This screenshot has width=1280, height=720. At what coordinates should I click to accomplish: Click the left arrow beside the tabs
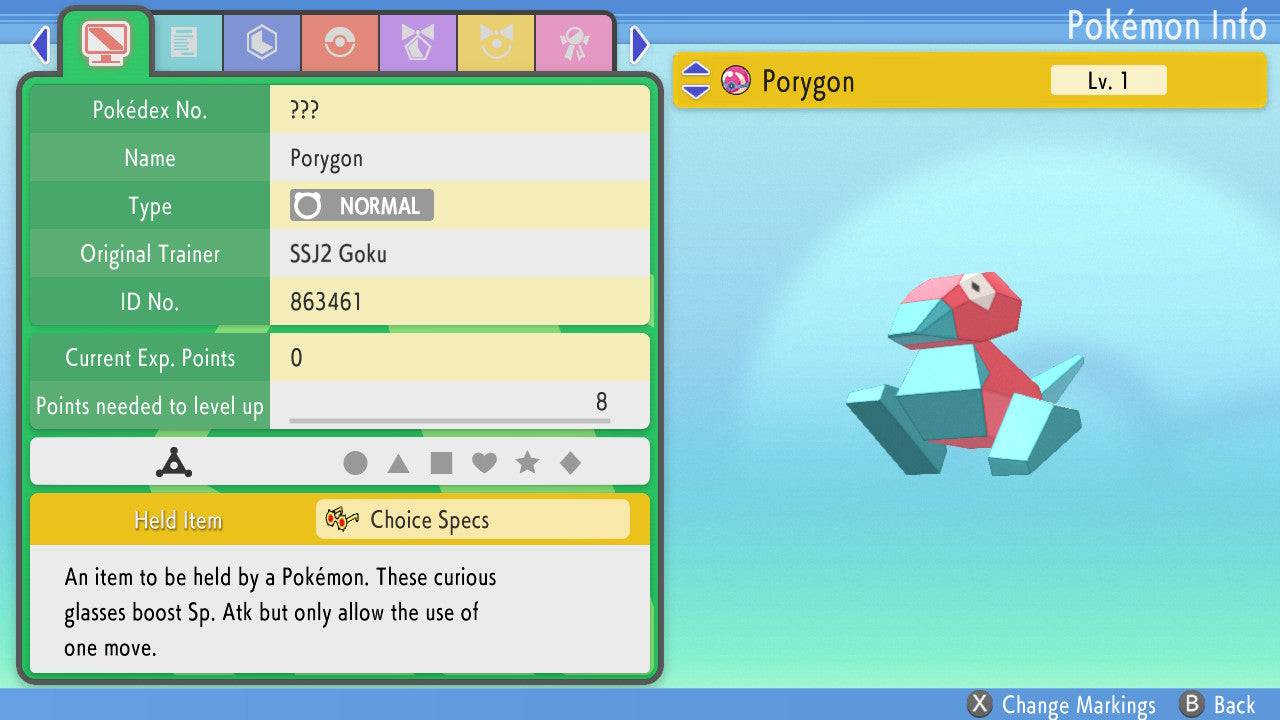[40, 44]
